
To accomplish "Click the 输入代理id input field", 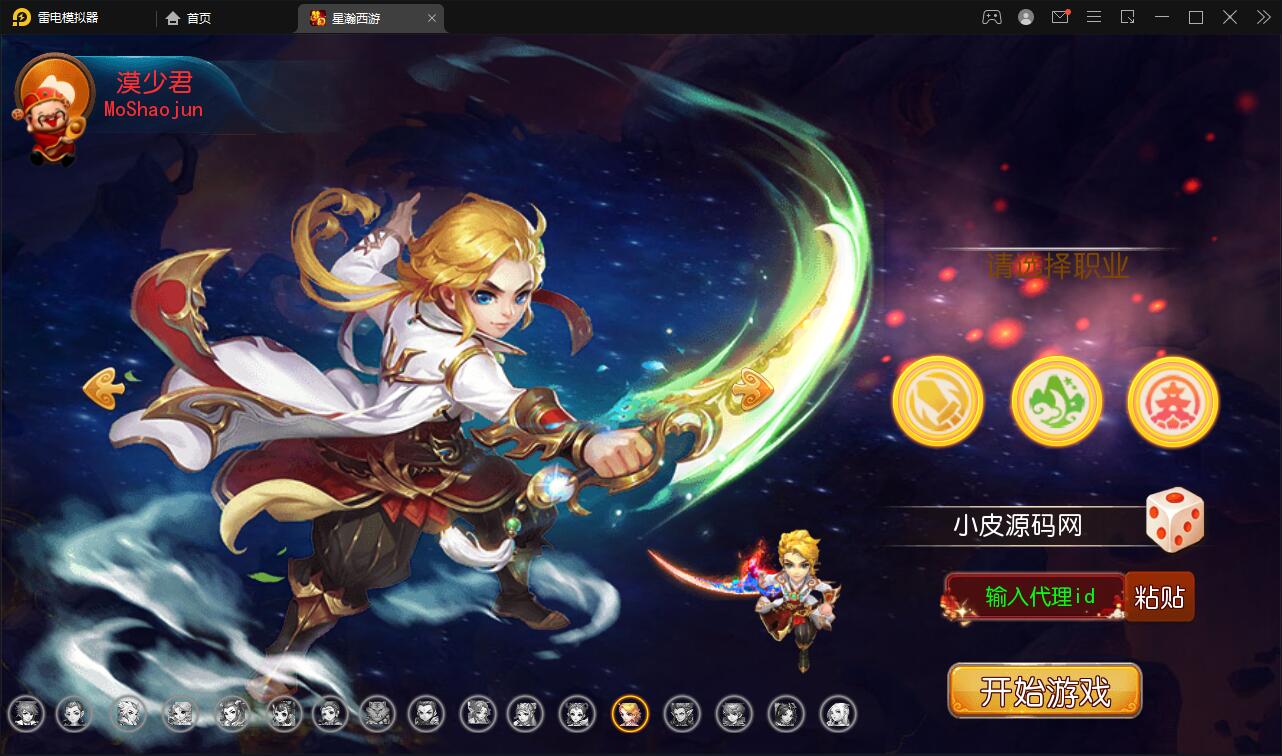I will (1037, 596).
